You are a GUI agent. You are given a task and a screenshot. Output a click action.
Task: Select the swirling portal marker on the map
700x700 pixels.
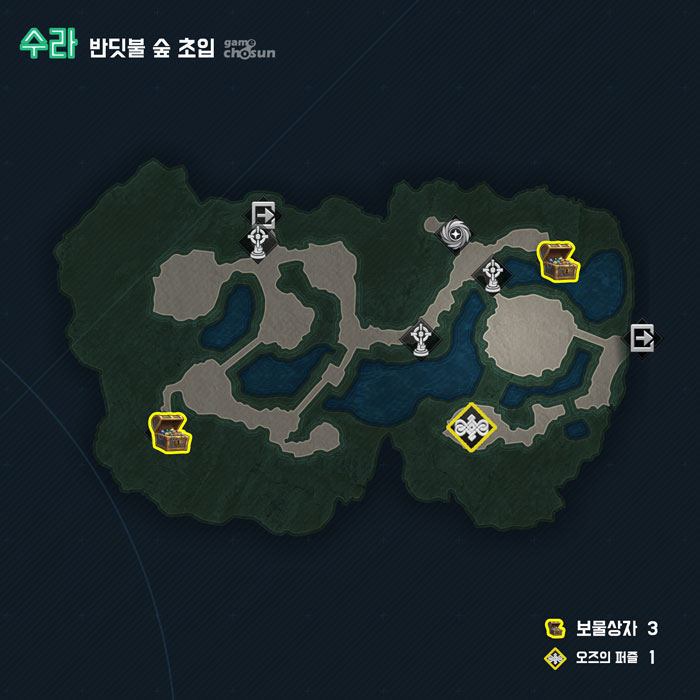pyautogui.click(x=456, y=234)
